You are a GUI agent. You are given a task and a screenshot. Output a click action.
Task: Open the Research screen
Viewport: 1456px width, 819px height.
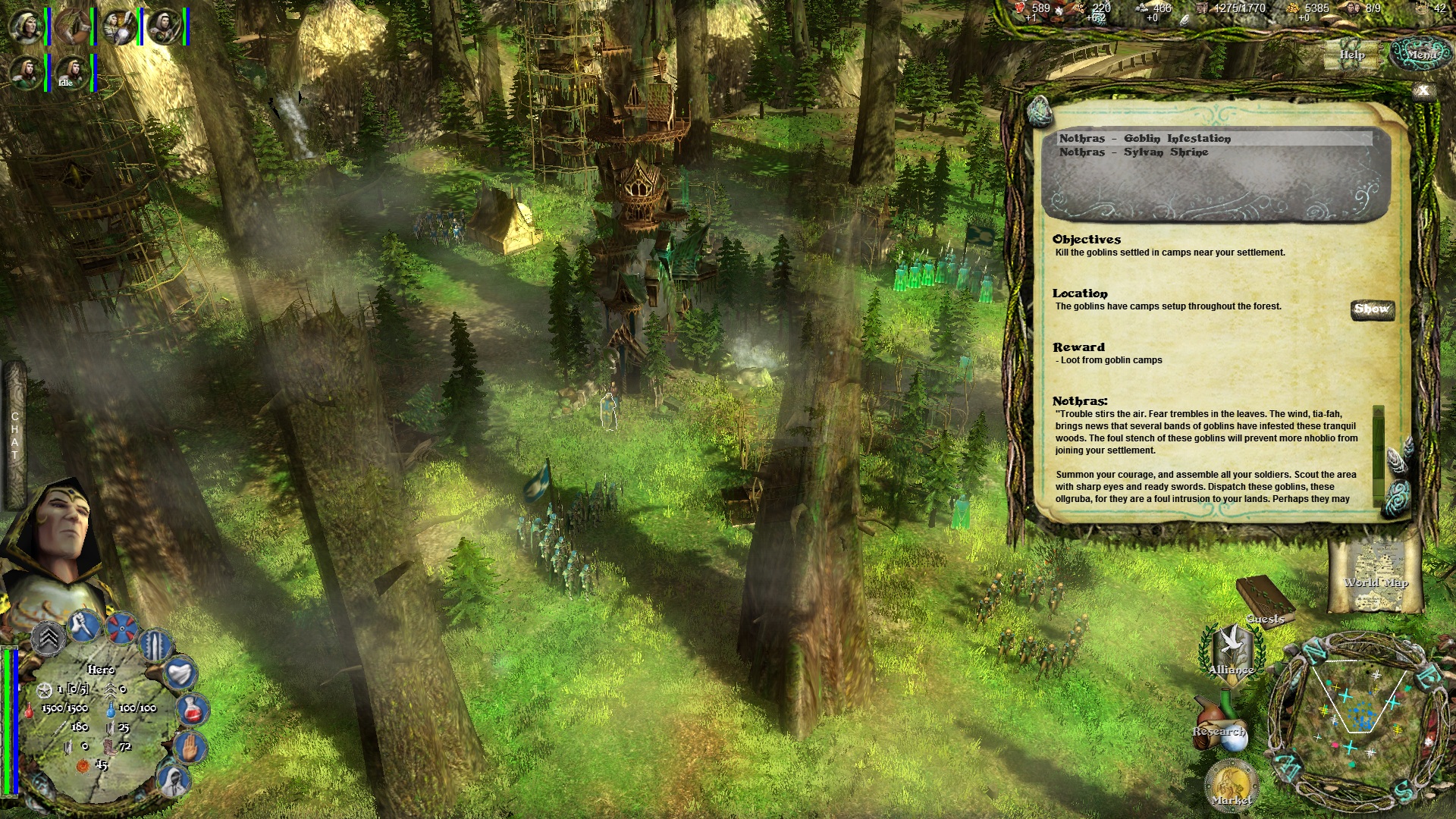[1219, 728]
